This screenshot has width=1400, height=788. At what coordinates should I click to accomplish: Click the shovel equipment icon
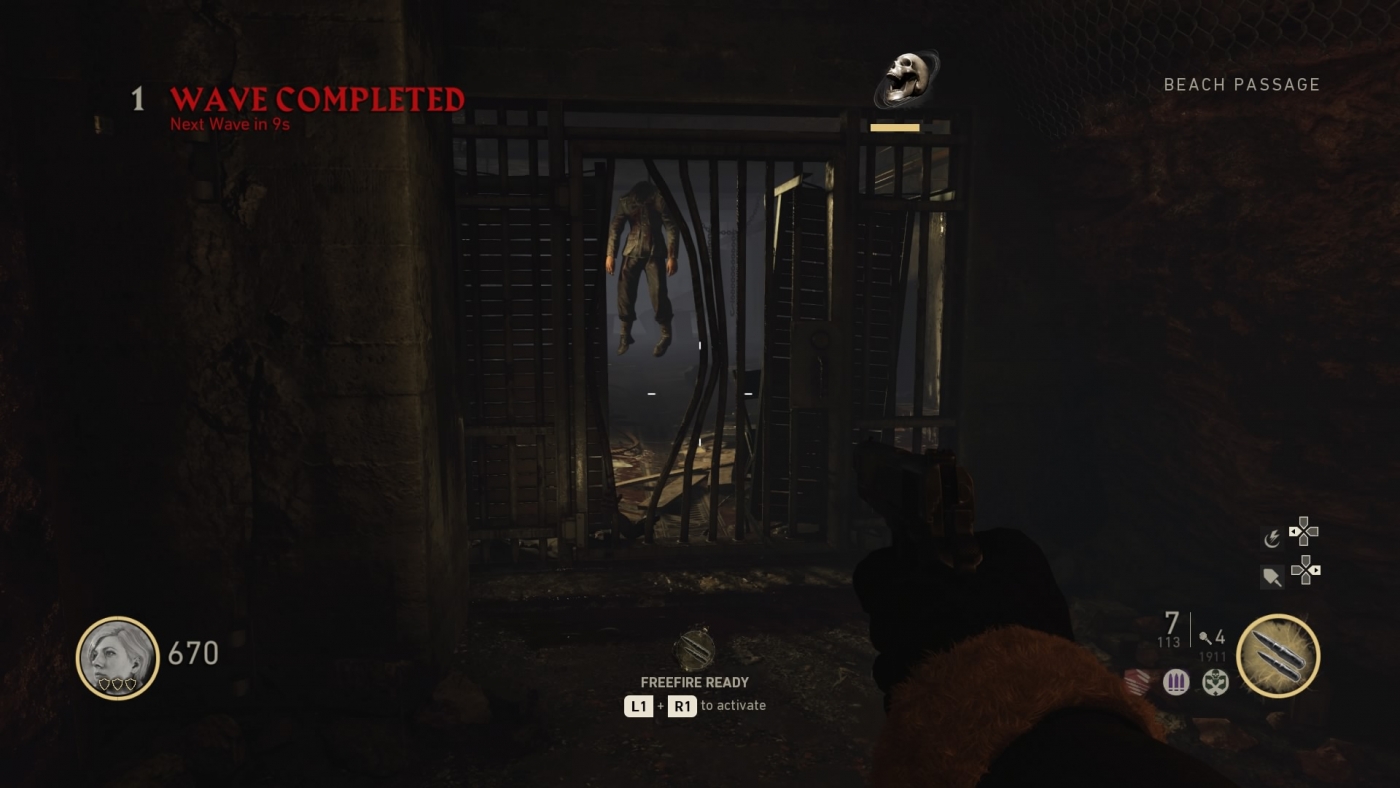[1270, 573]
